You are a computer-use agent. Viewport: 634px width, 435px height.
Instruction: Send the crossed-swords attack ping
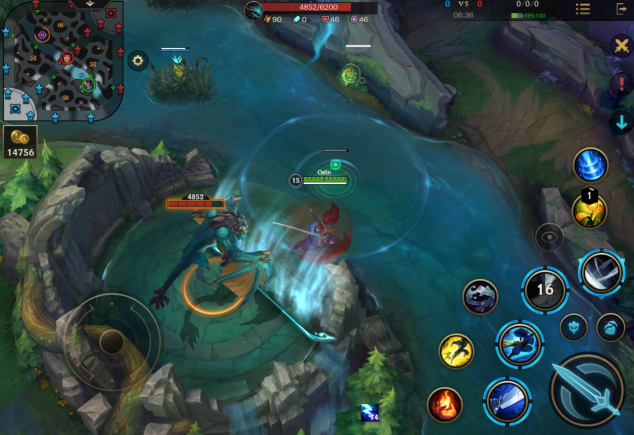[621, 46]
